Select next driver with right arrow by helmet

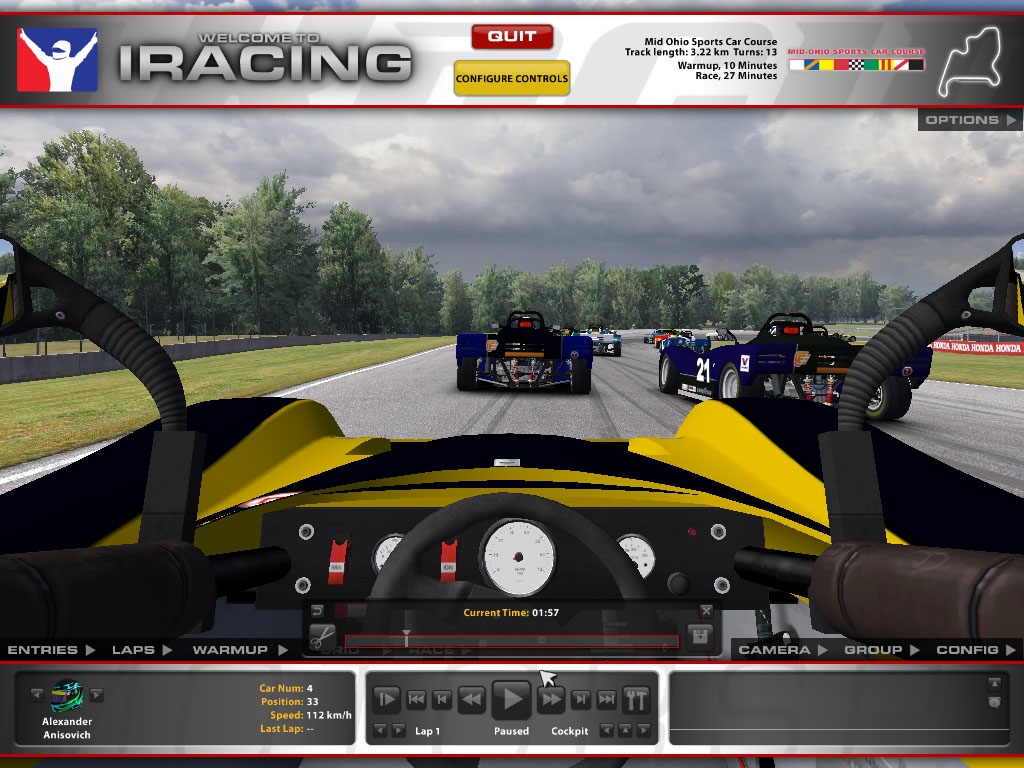click(x=97, y=695)
